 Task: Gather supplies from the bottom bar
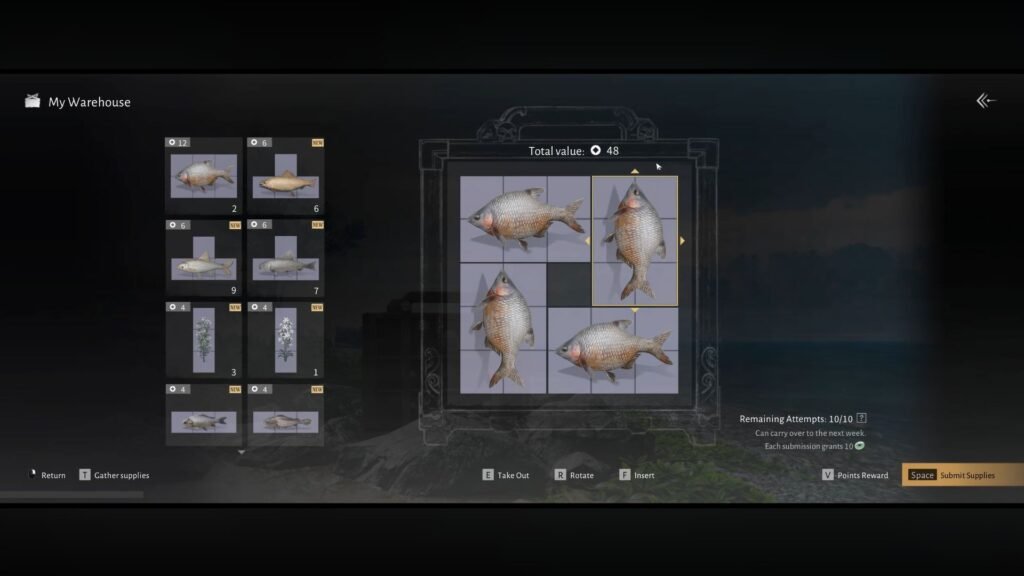114,475
